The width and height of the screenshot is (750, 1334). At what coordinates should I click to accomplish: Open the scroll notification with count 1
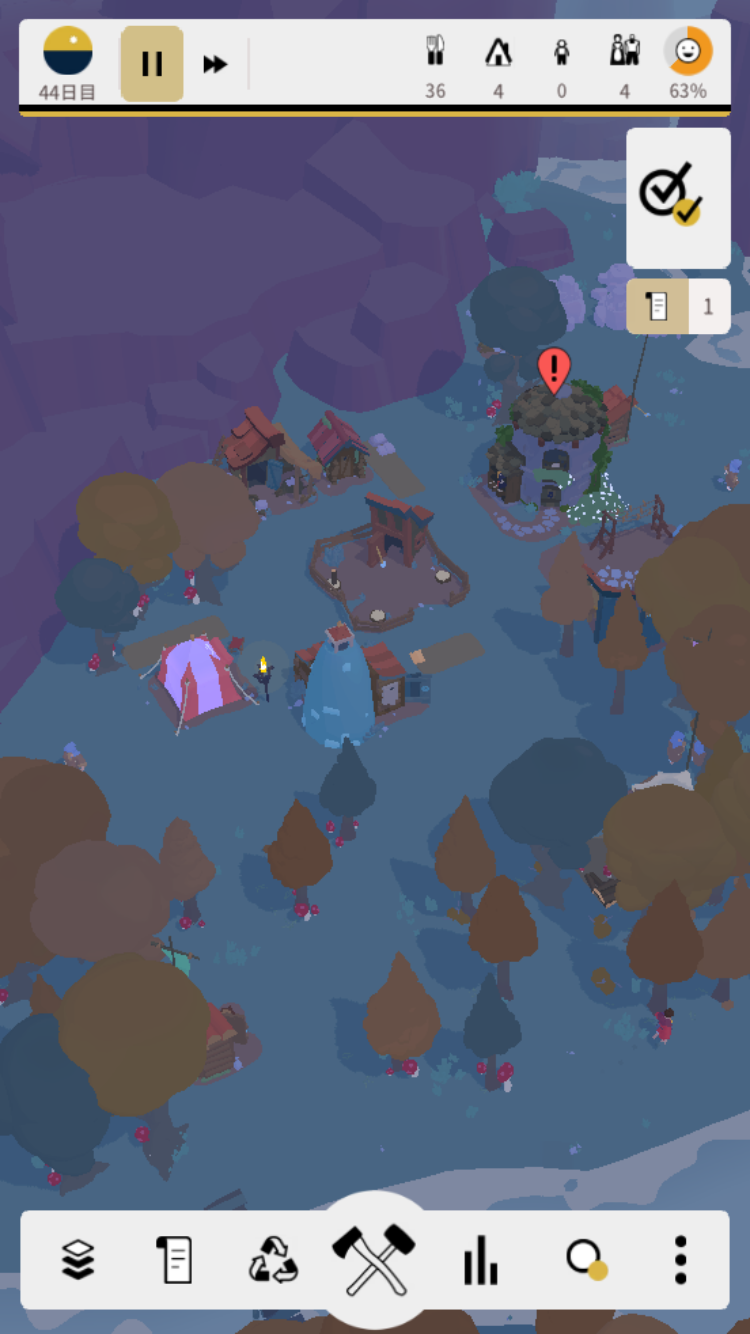[x=677, y=306]
